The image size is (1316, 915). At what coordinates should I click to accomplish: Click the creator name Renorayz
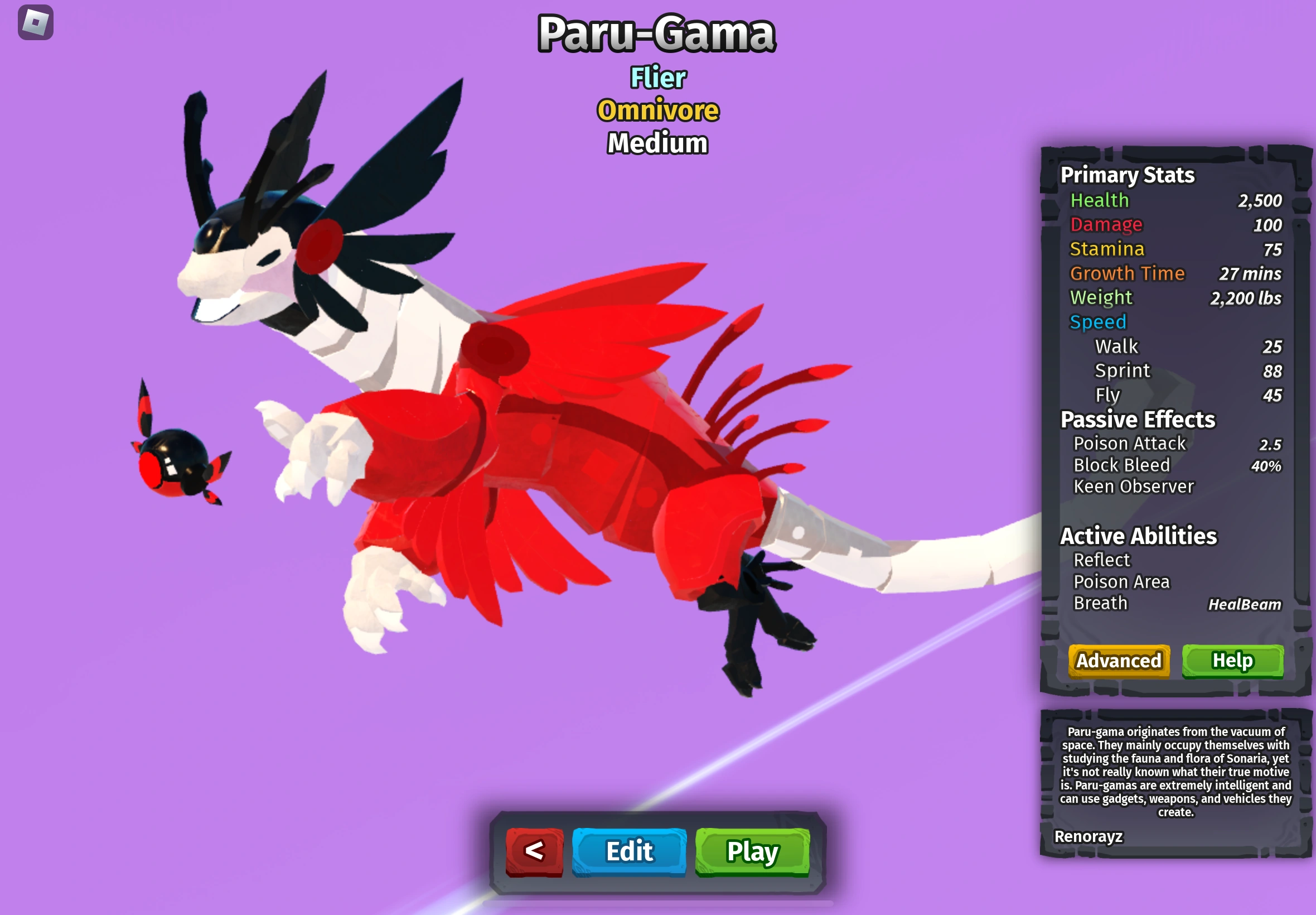tap(1090, 837)
